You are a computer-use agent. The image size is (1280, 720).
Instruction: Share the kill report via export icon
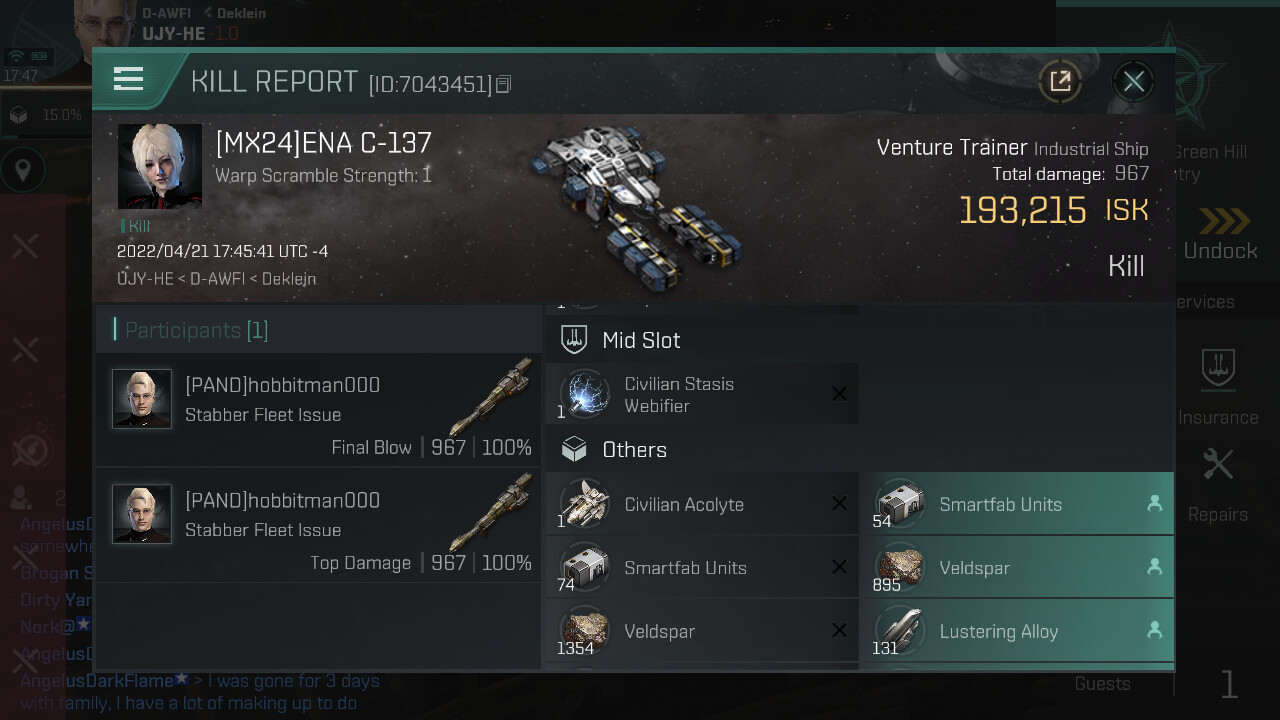tap(1060, 81)
